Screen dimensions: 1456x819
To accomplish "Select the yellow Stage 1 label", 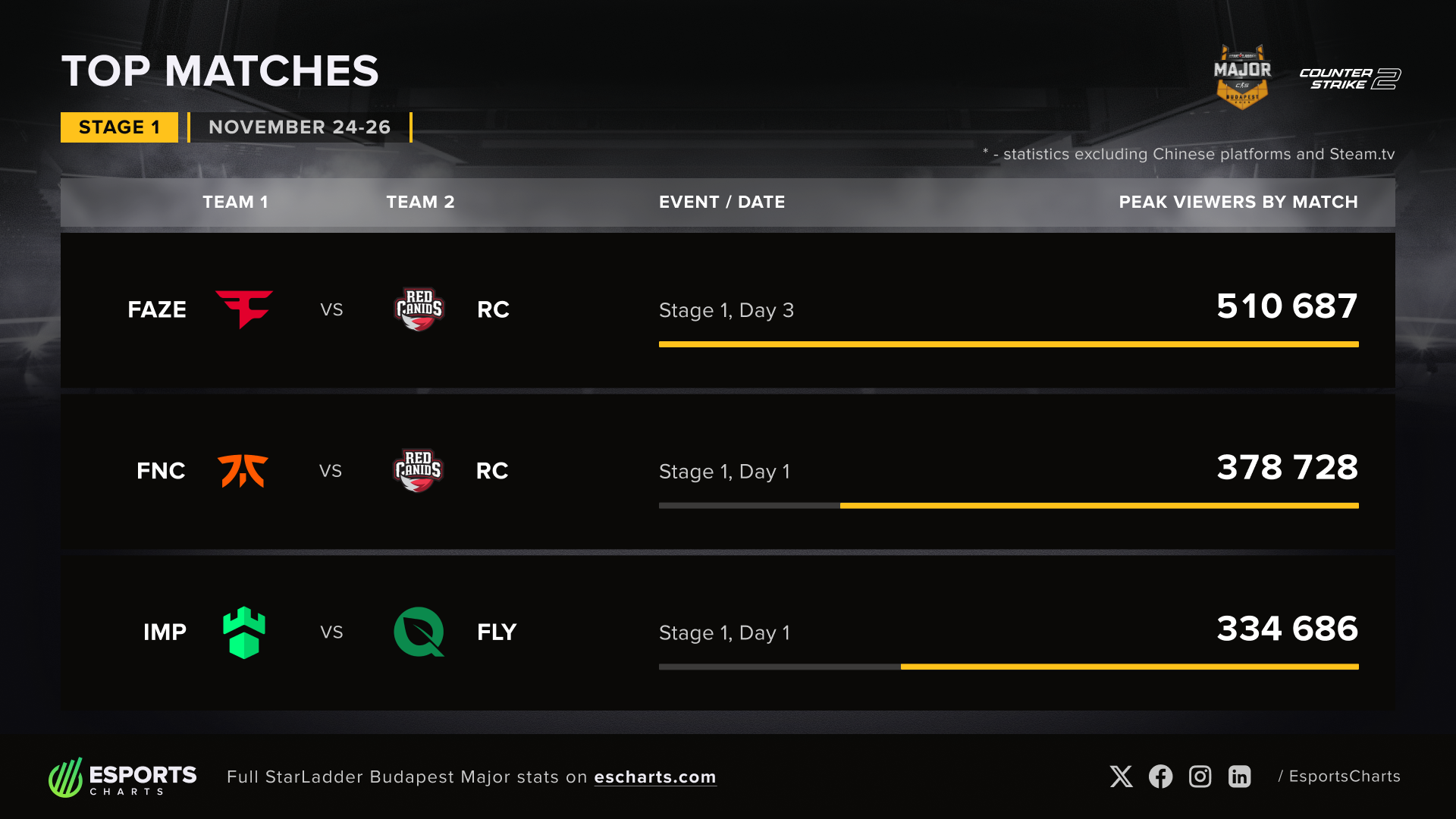I will (x=119, y=127).
